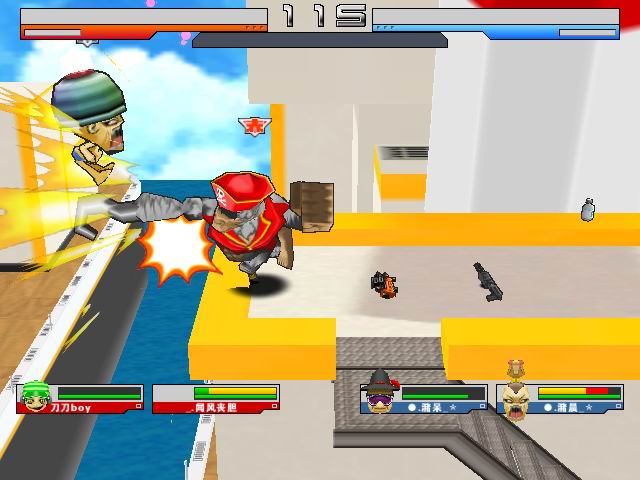Click the green-haired player portrait

(x=36, y=397)
